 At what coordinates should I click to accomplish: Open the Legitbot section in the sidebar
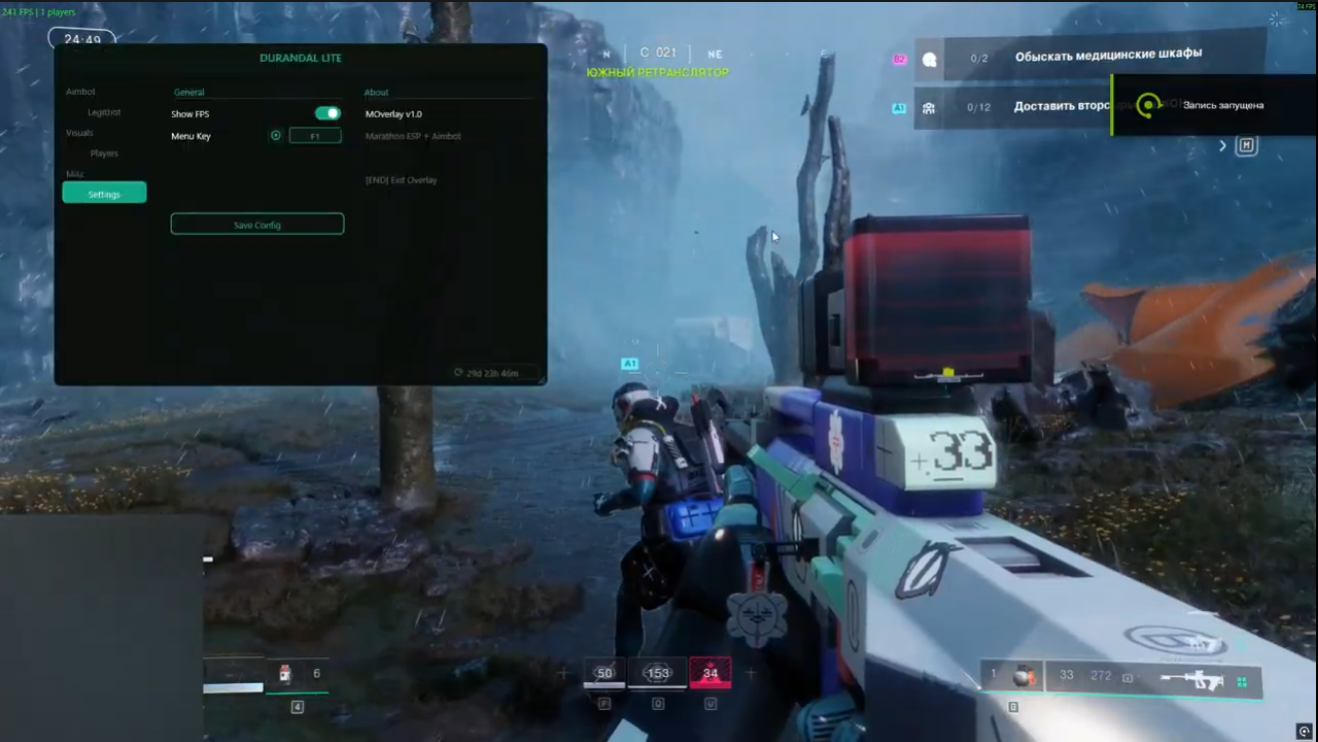104,113
